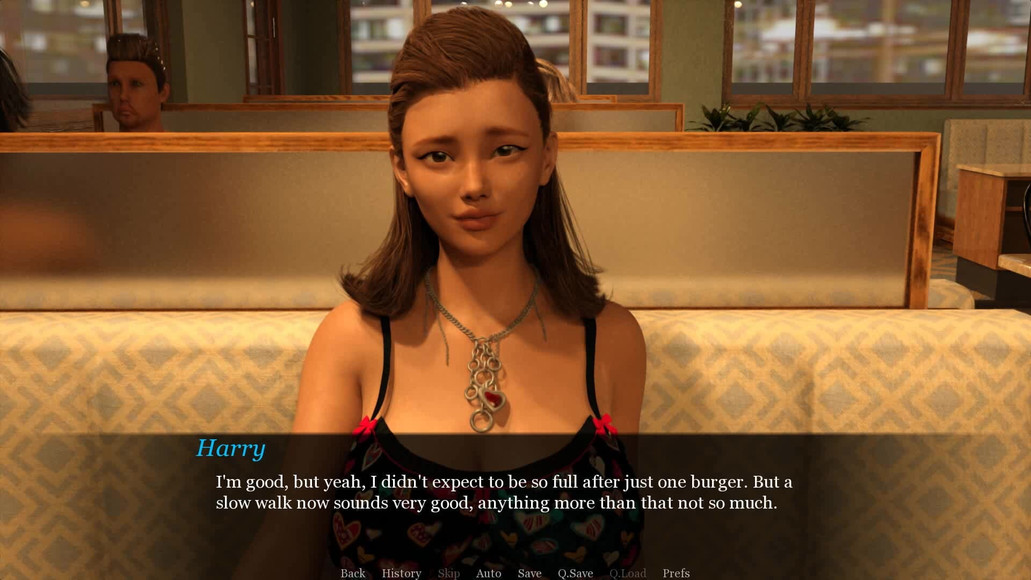Enable Auto advance mode
The image size is (1031, 580).
pos(489,573)
